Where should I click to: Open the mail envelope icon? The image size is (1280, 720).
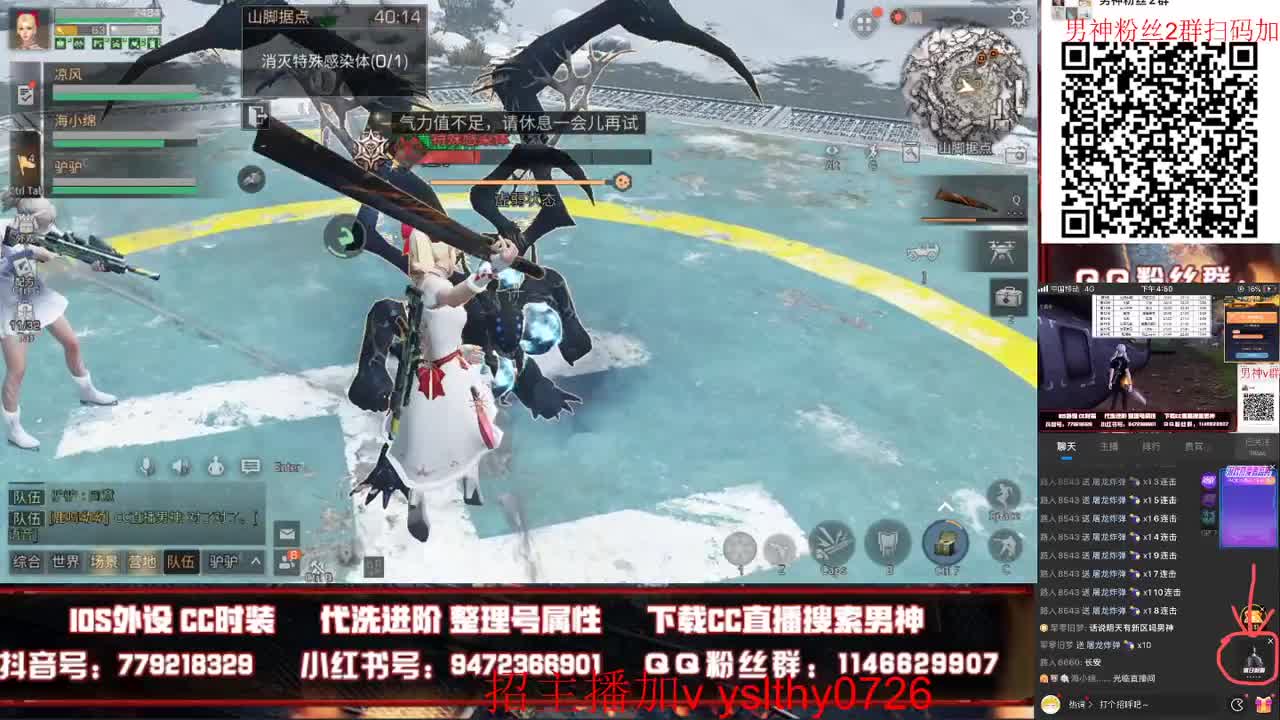pyautogui.click(x=287, y=533)
